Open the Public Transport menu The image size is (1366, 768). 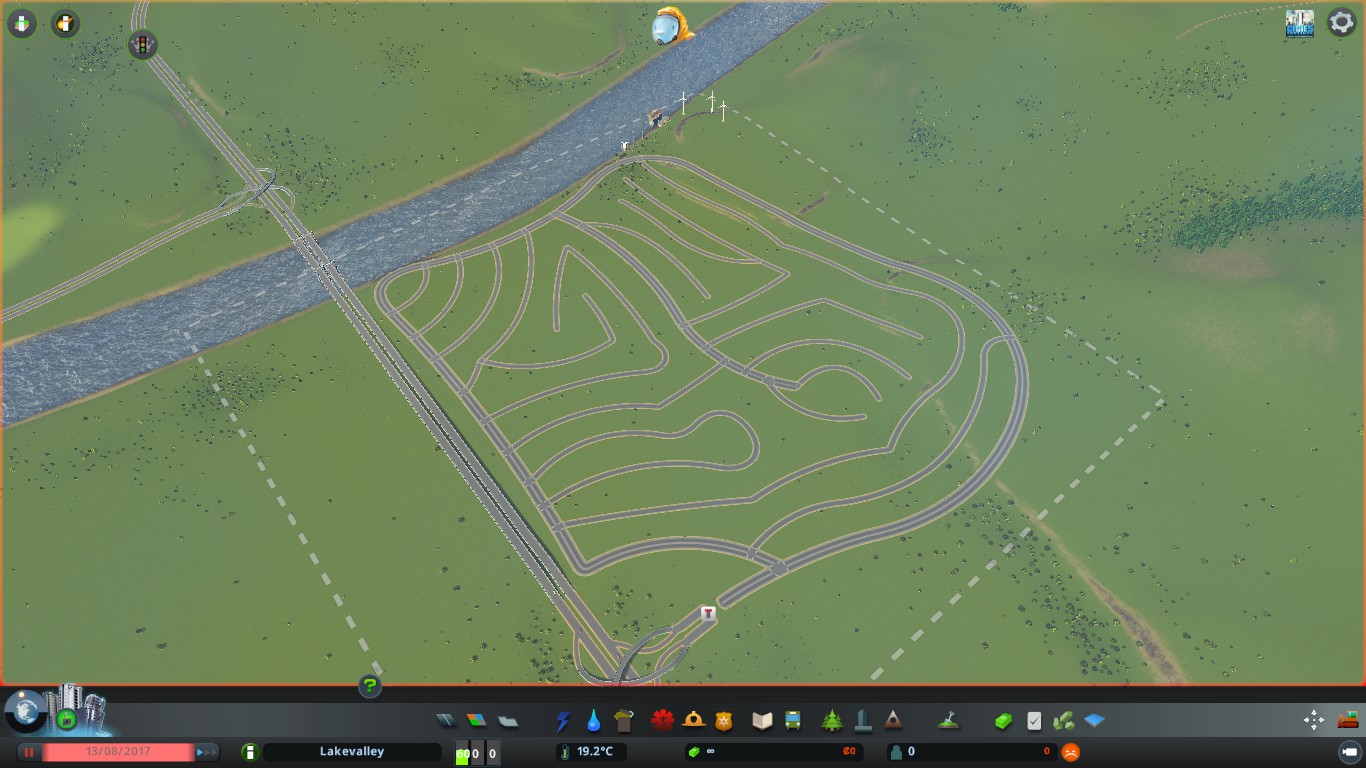pyautogui.click(x=792, y=719)
